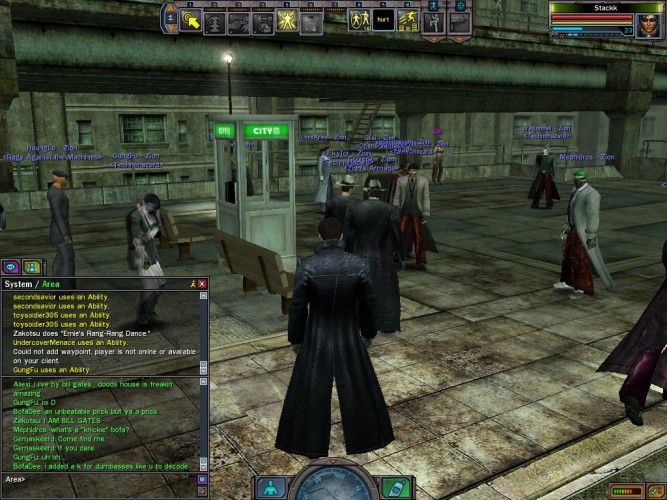This screenshot has height=500, width=667.
Task: Select the yellow "hurt" hotbar slot
Action: (382, 20)
